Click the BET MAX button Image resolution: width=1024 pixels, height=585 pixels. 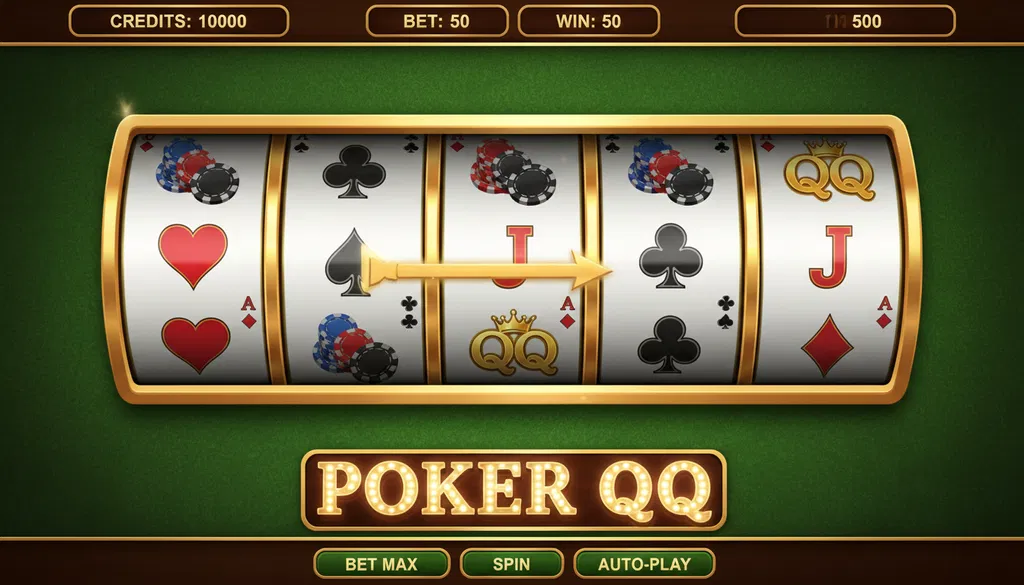[x=381, y=563]
